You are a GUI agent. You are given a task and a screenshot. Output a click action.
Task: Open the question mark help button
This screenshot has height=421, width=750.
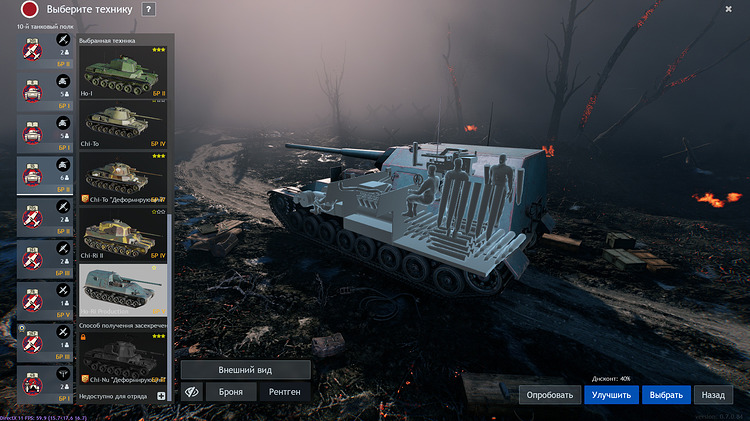[149, 9]
